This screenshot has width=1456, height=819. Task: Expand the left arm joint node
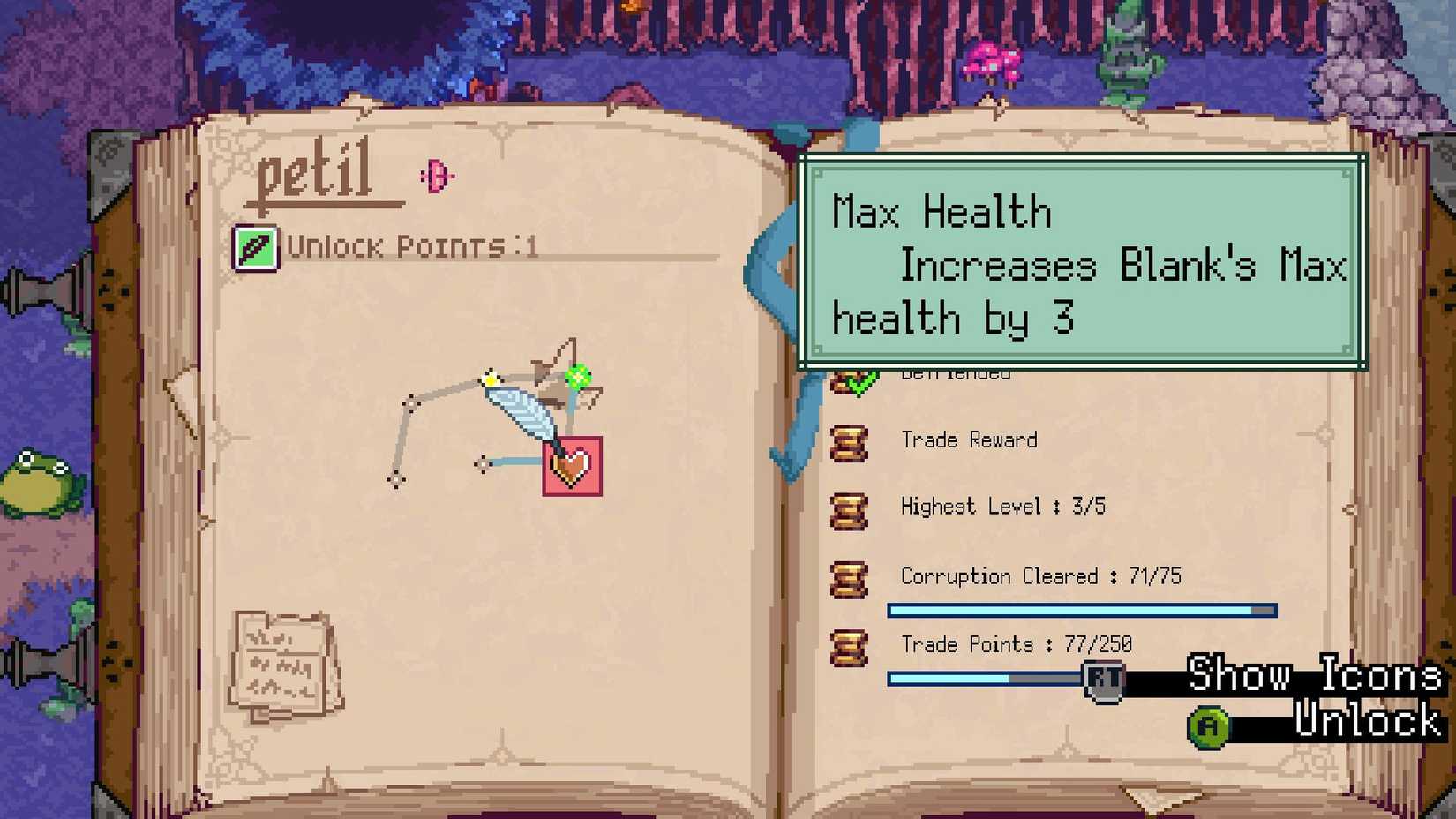412,404
